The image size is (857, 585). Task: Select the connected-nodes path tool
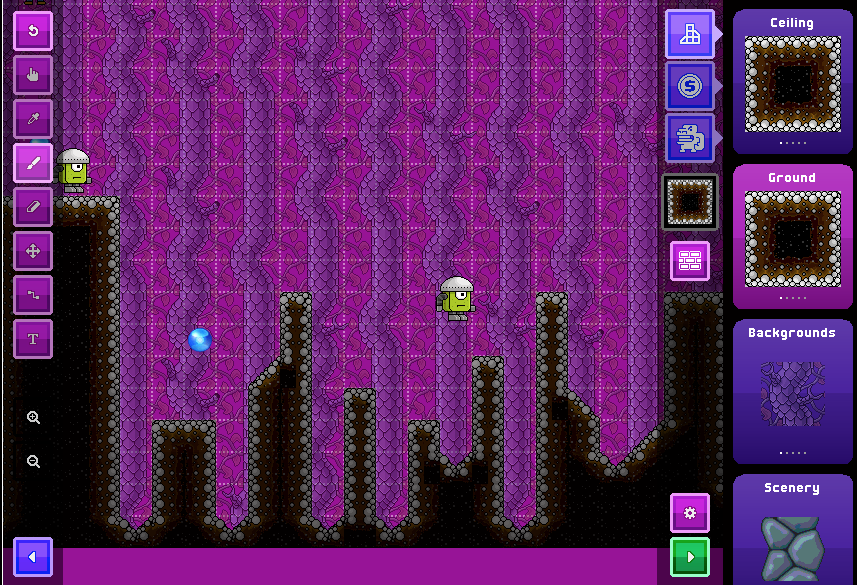33,295
